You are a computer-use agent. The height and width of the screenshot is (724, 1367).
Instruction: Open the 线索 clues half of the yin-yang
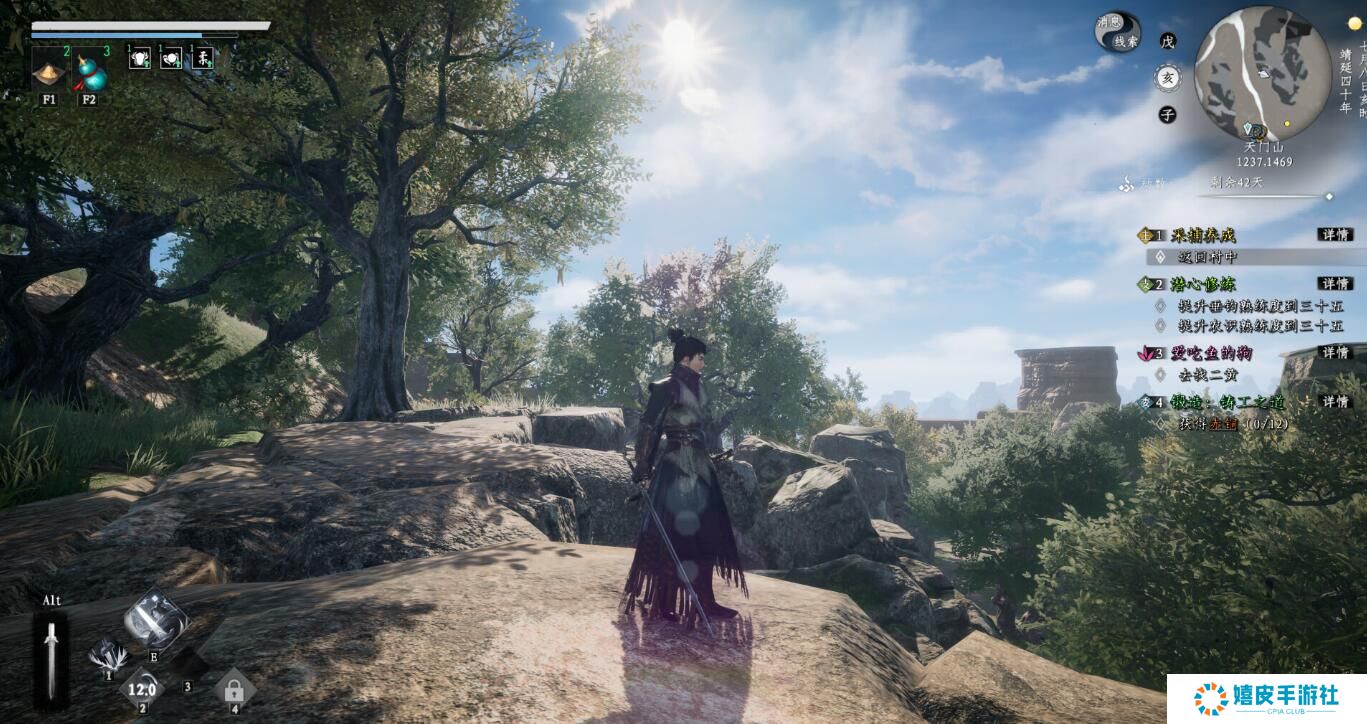tap(1125, 40)
